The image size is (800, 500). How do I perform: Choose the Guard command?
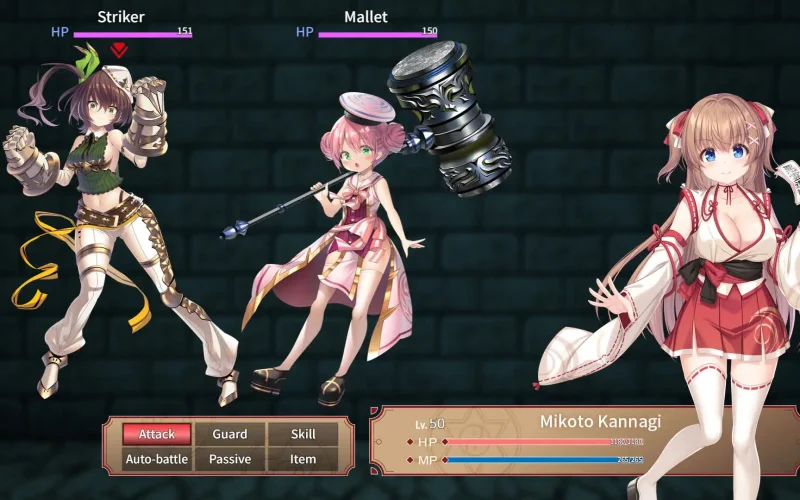pos(230,434)
